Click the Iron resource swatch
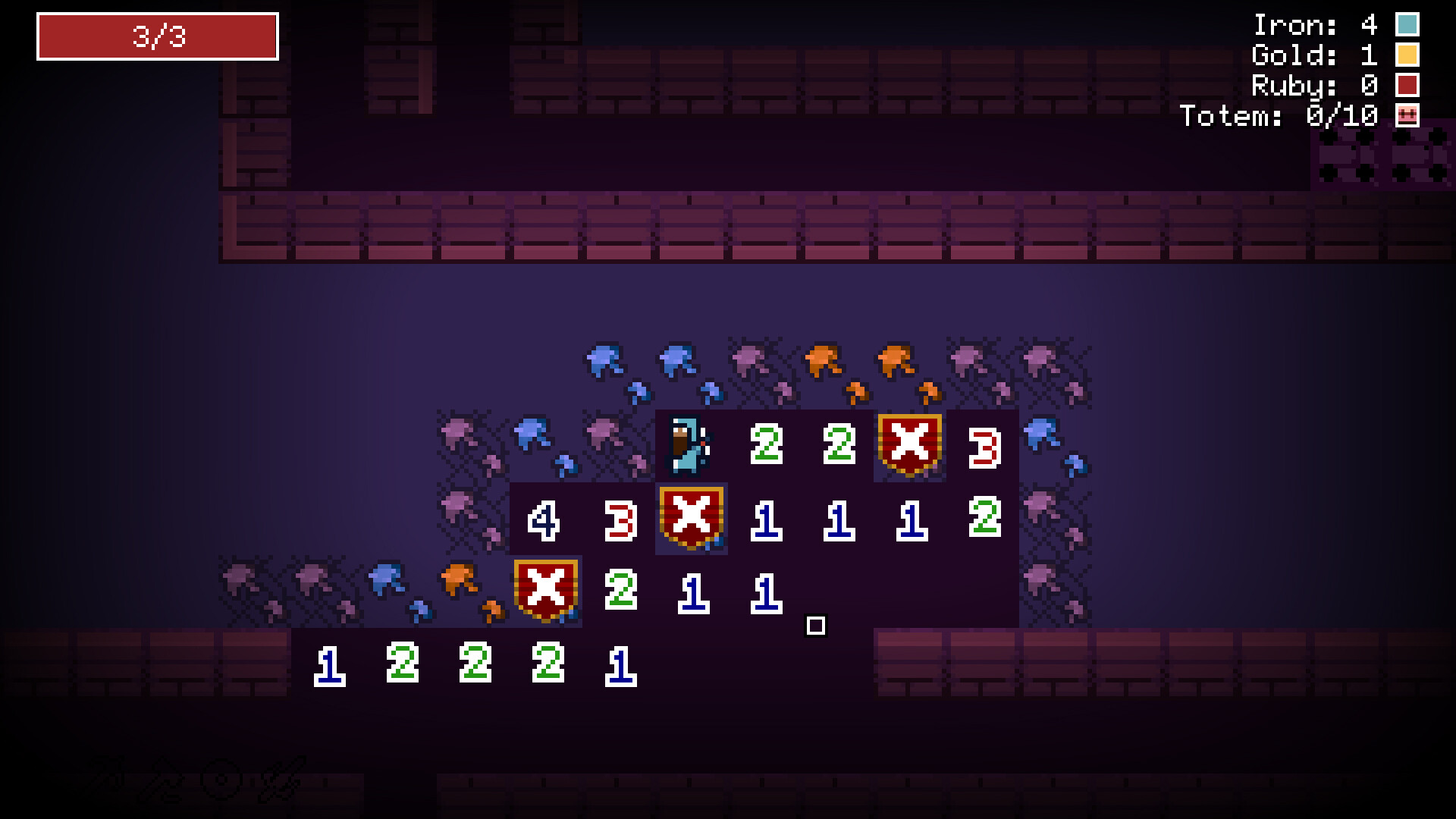 (1407, 24)
